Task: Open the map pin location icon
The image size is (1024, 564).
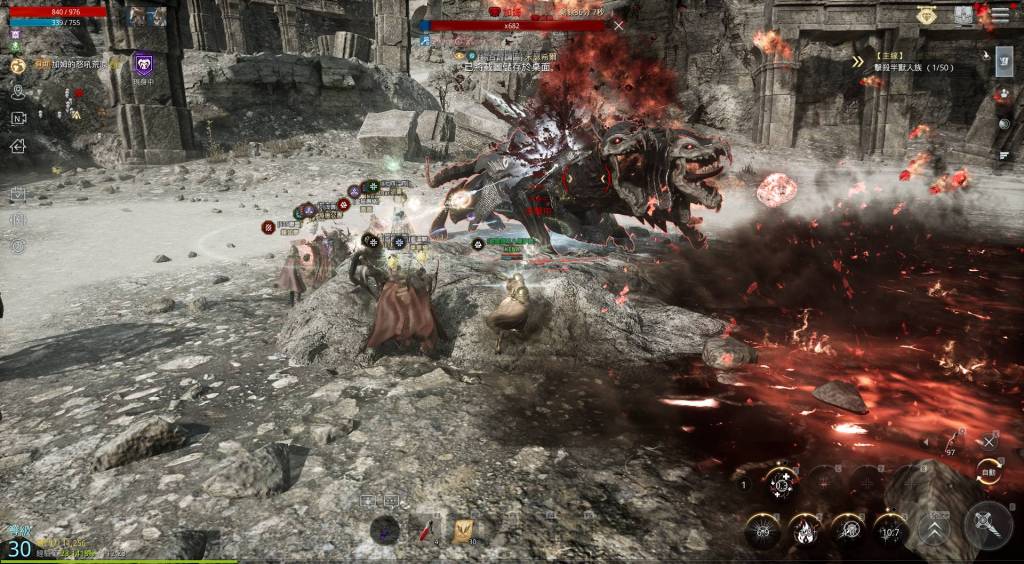Action: tap(18, 92)
